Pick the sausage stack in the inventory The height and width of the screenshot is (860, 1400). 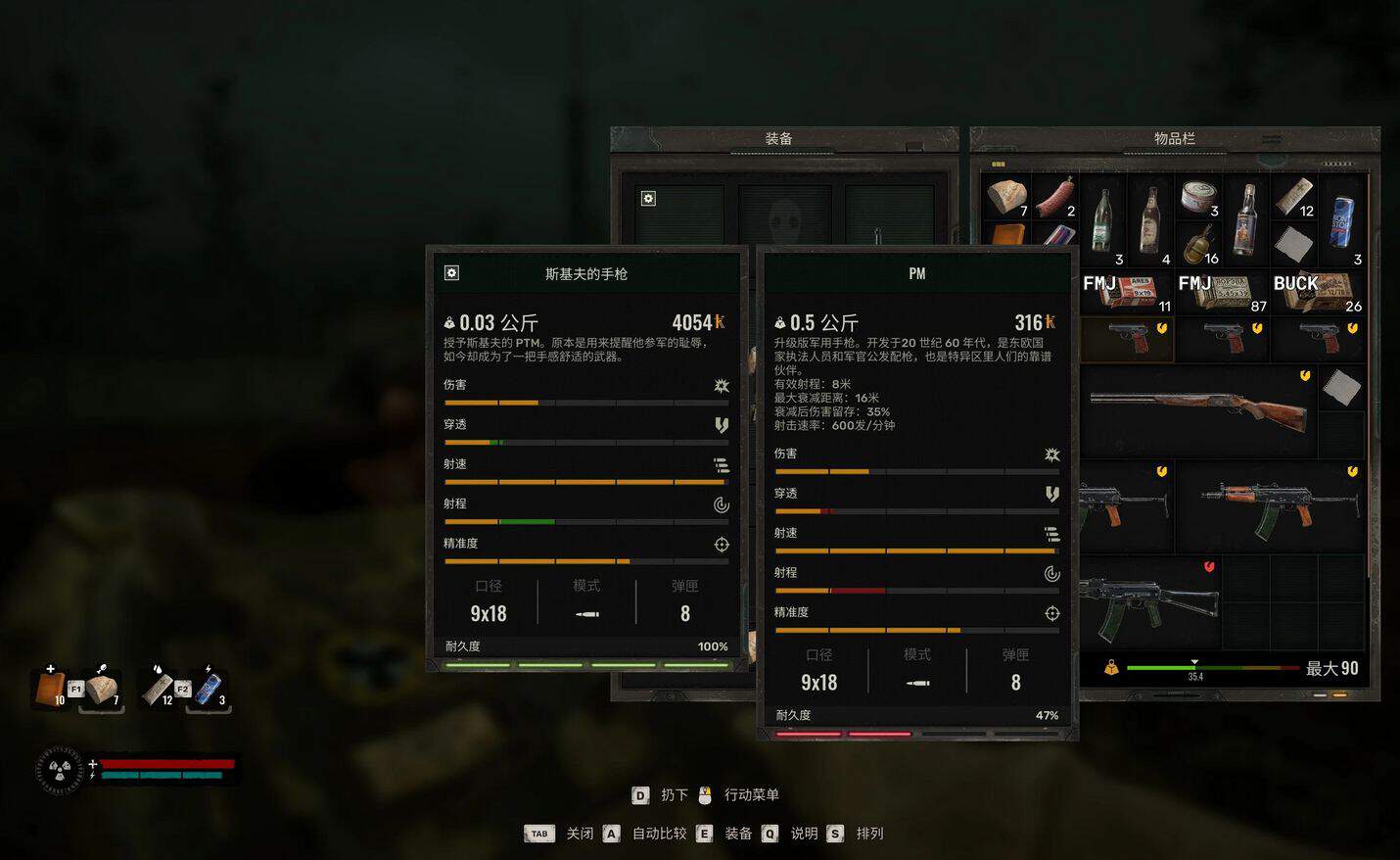[1054, 197]
